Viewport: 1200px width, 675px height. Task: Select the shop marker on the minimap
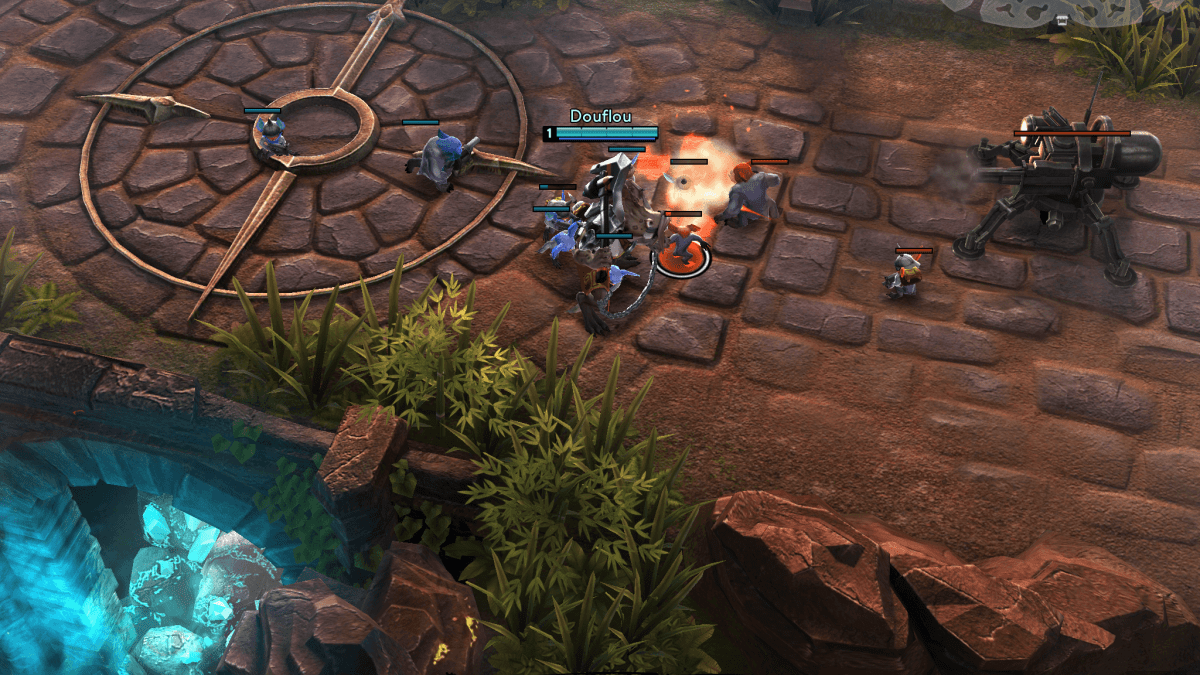1062,20
